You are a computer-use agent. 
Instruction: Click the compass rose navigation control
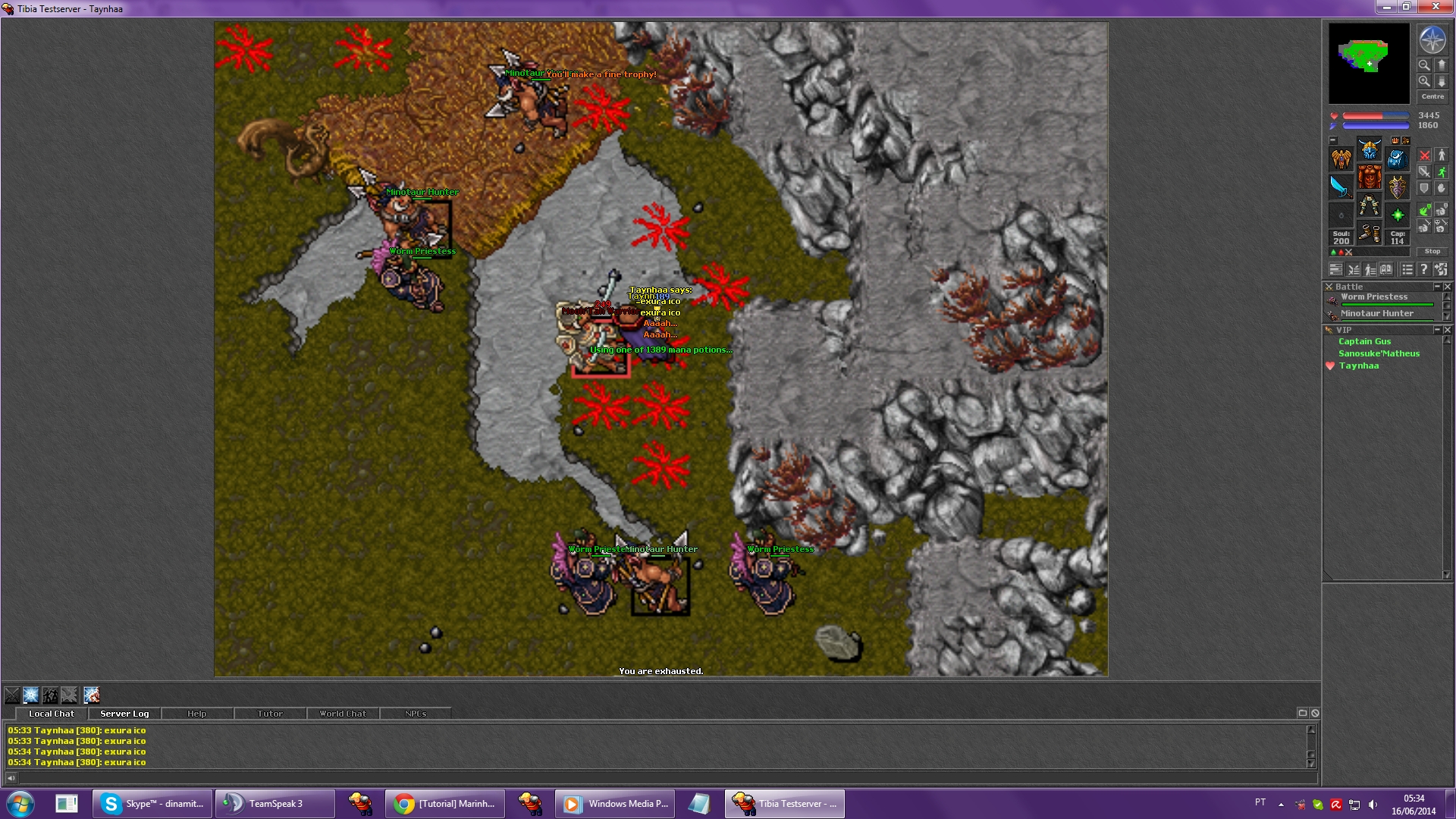coord(1432,40)
